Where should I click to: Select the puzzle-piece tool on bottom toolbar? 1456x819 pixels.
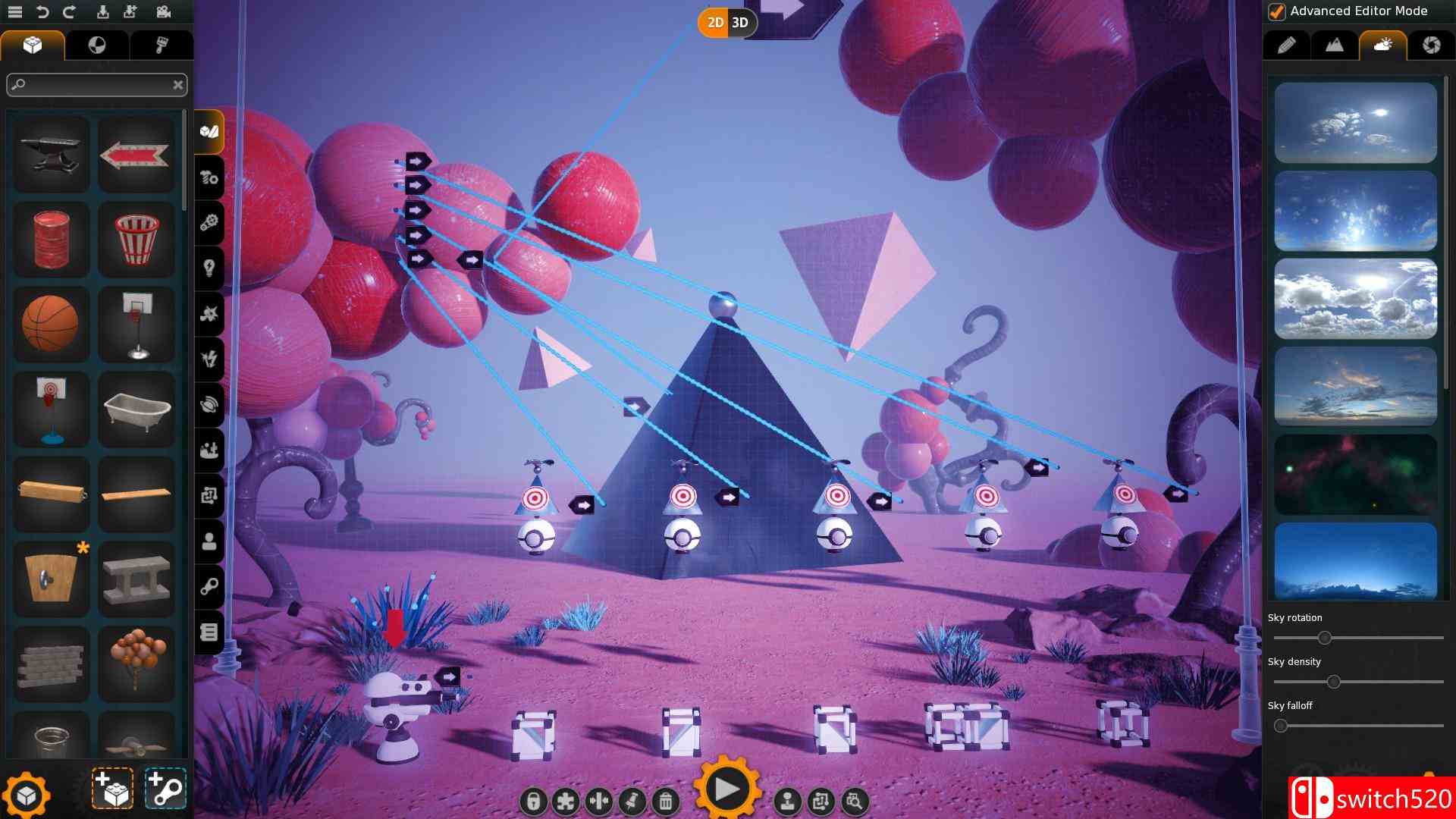click(x=566, y=800)
